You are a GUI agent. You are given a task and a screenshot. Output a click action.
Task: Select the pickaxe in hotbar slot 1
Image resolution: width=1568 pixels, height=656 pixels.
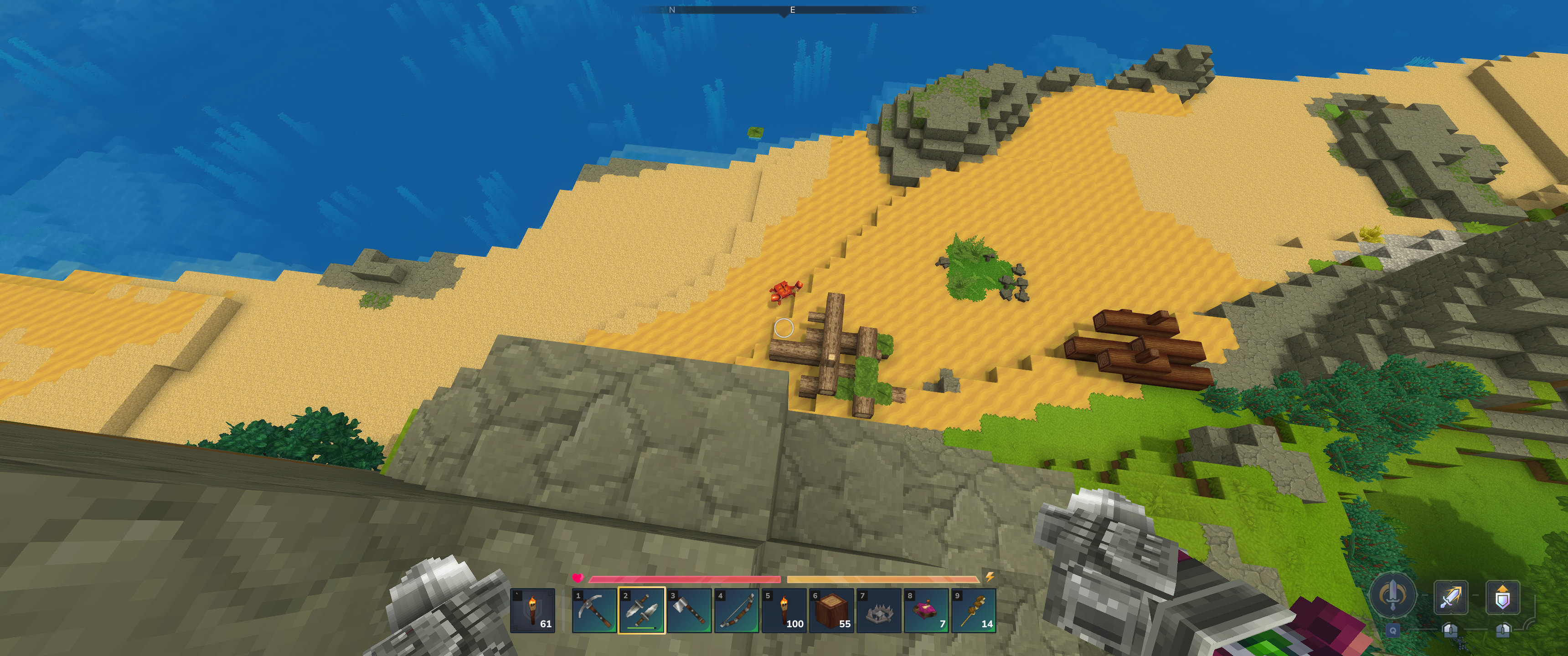click(594, 610)
